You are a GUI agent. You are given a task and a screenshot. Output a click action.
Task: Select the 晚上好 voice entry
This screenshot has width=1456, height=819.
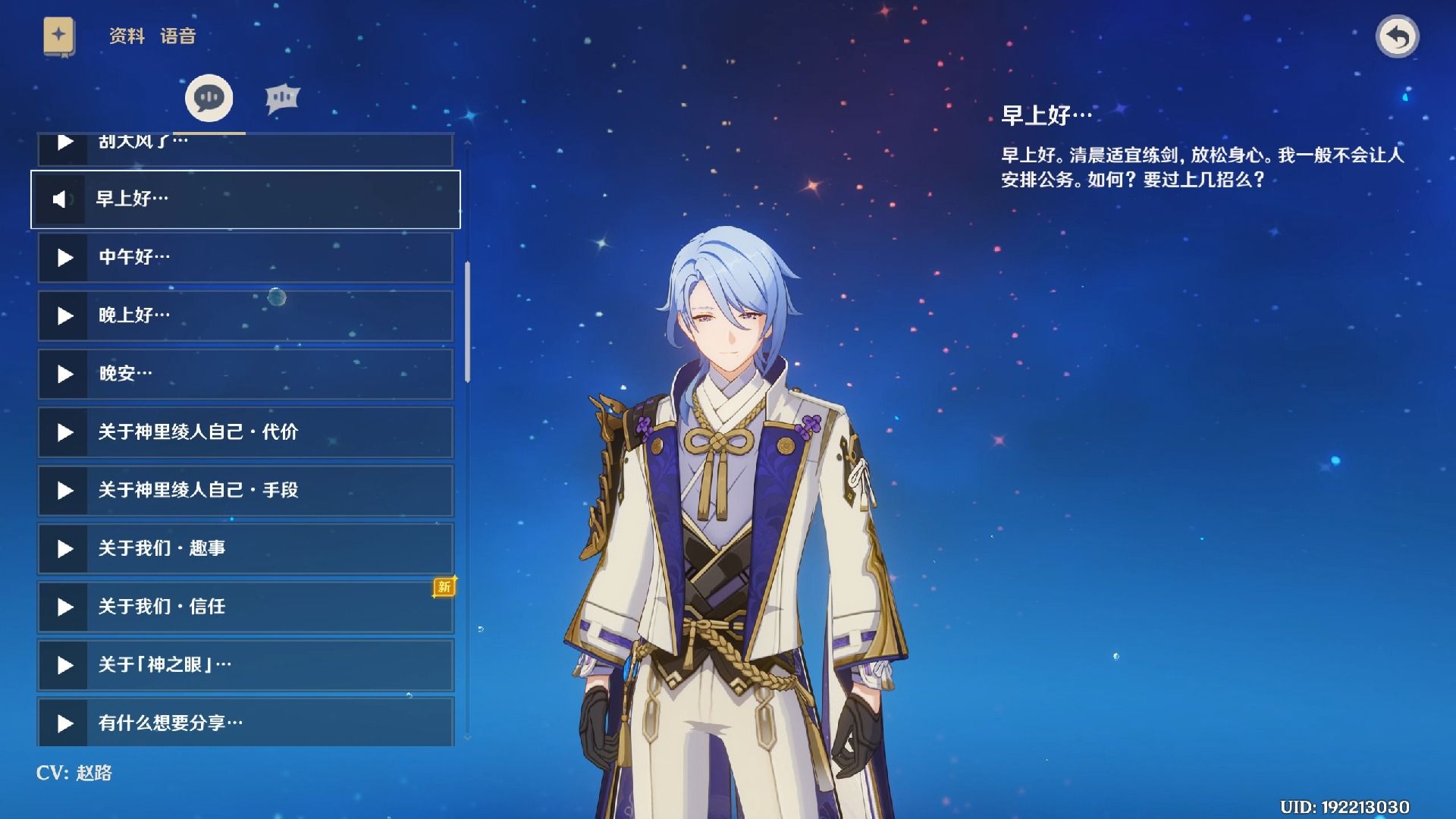click(x=244, y=315)
